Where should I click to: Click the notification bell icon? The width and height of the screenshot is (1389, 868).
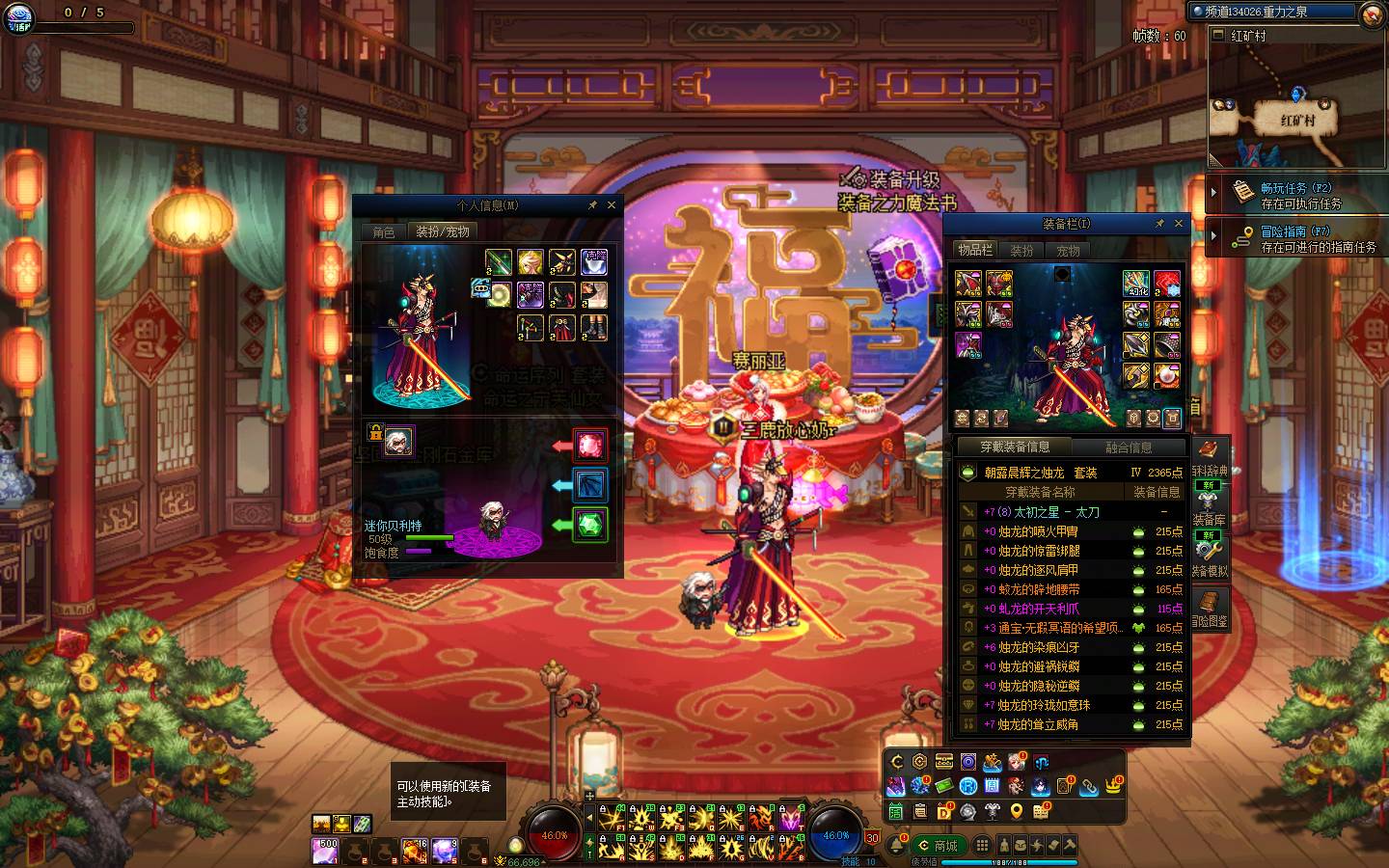click(x=896, y=846)
